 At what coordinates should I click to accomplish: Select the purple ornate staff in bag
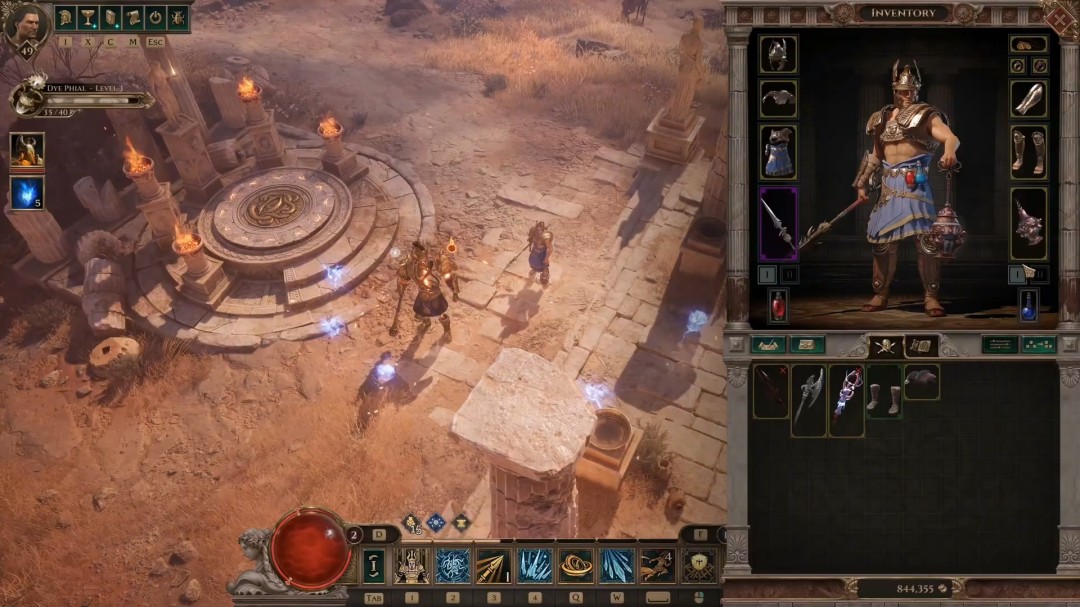pyautogui.click(x=846, y=399)
